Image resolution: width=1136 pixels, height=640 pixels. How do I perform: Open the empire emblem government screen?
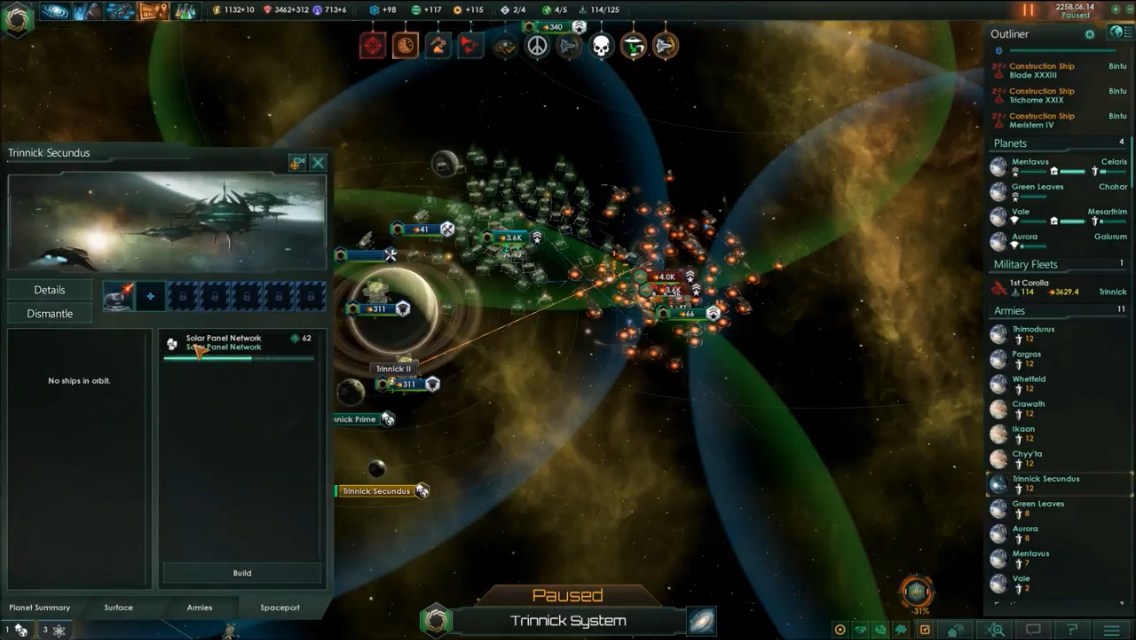click(x=17, y=19)
